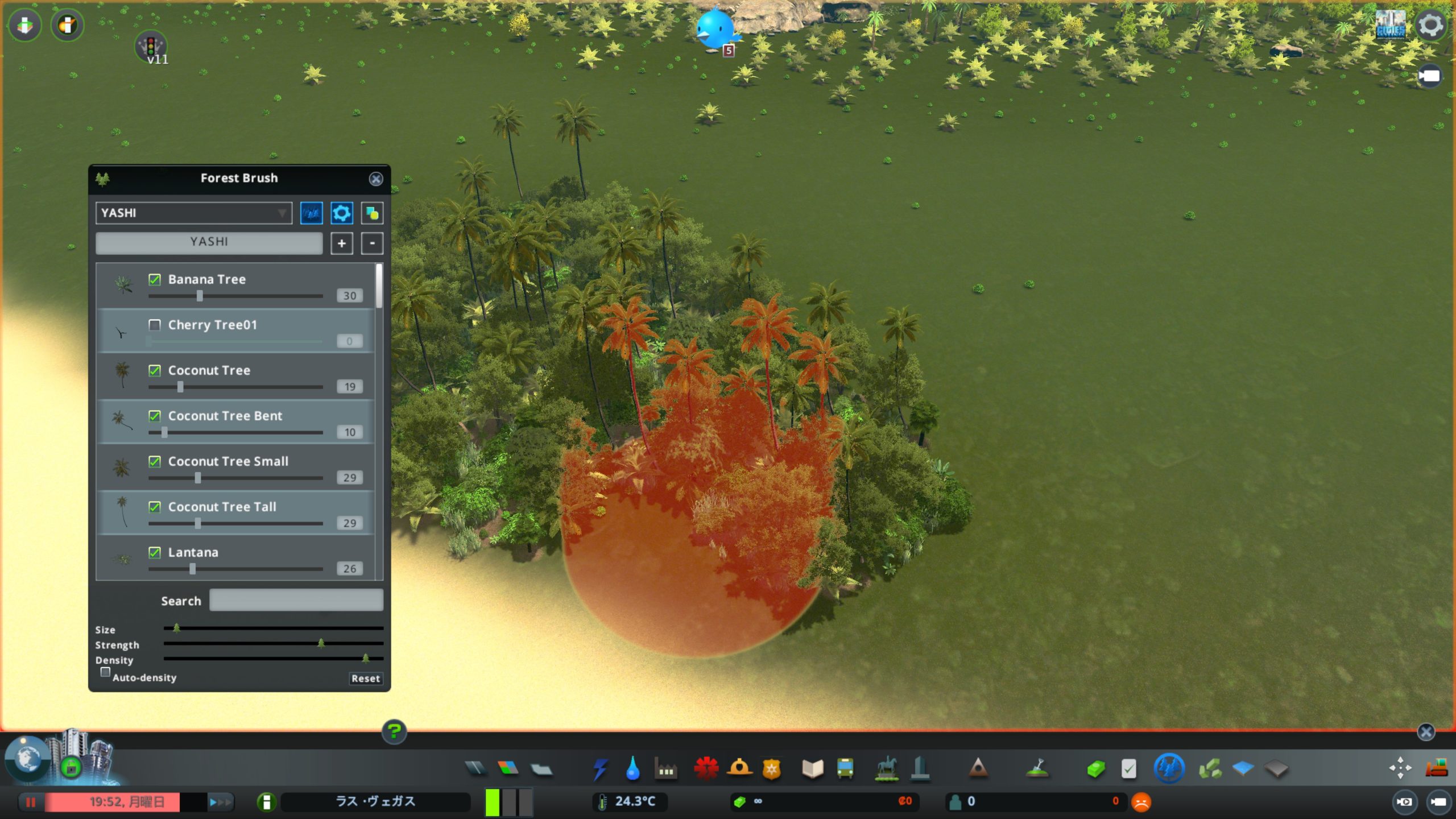
Task: Open the public transport bus menu
Action: click(845, 769)
